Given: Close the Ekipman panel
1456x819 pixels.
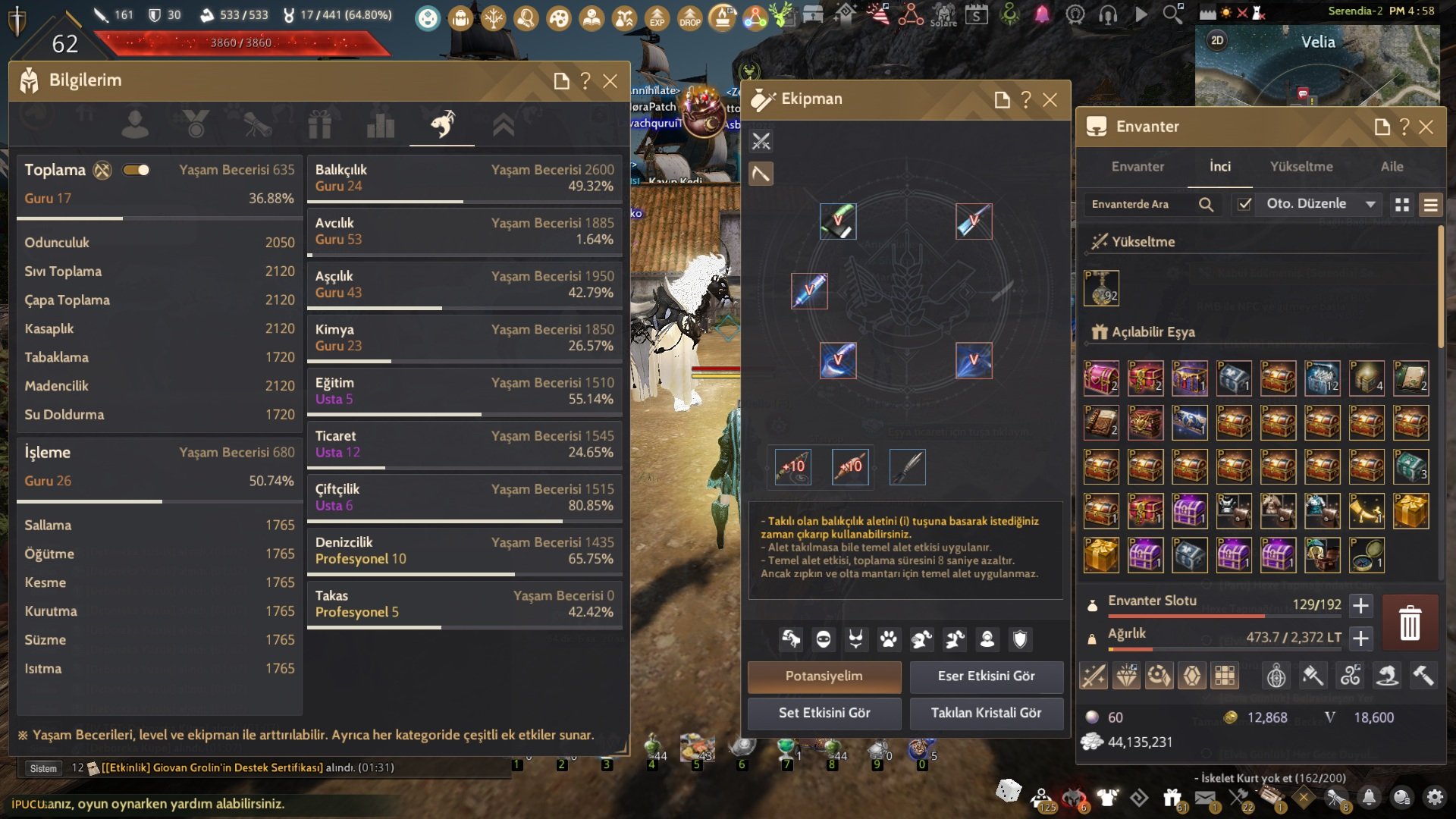Looking at the screenshot, I should pos(1050,100).
